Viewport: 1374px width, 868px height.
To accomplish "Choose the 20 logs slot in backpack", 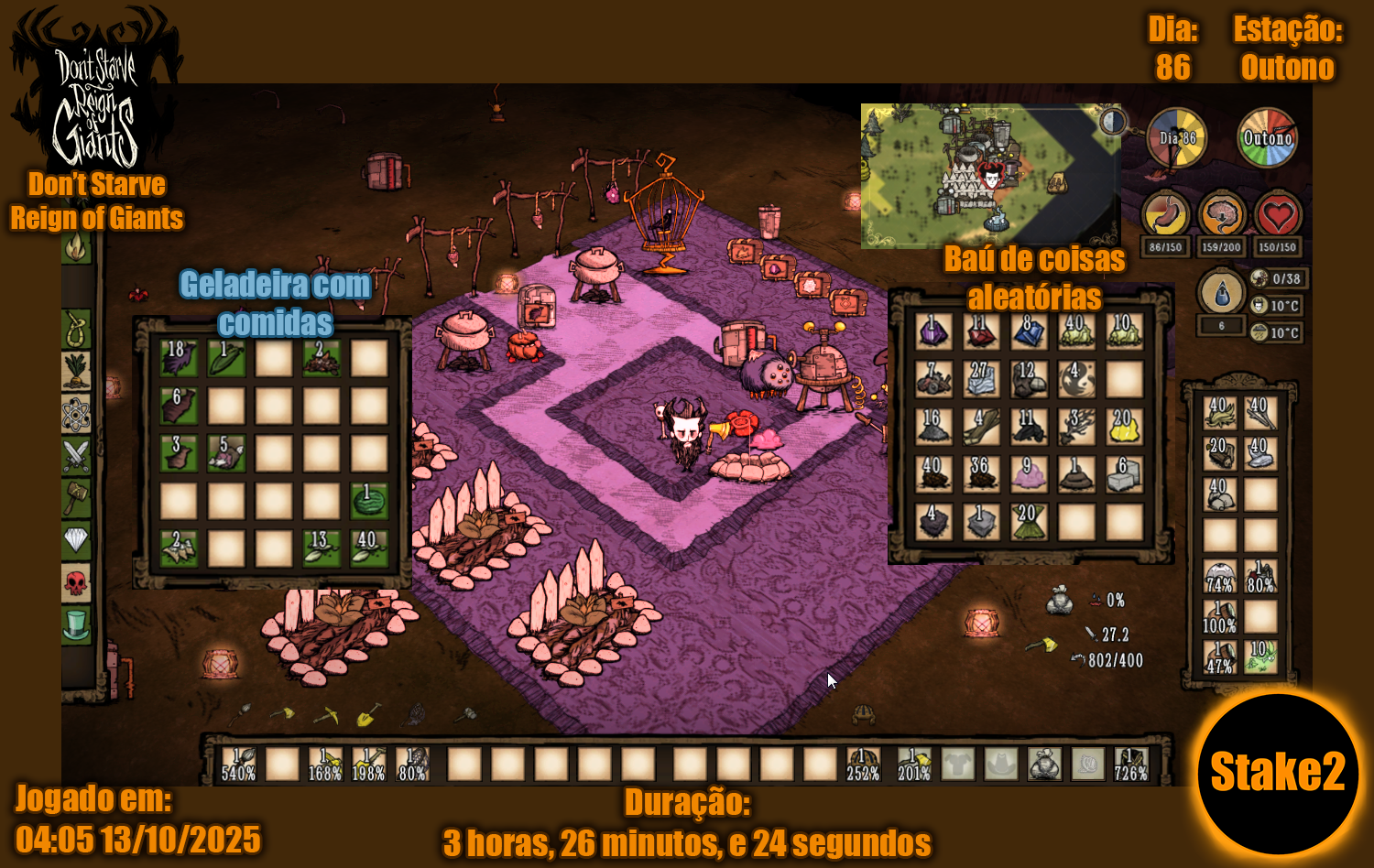I will [1220, 454].
